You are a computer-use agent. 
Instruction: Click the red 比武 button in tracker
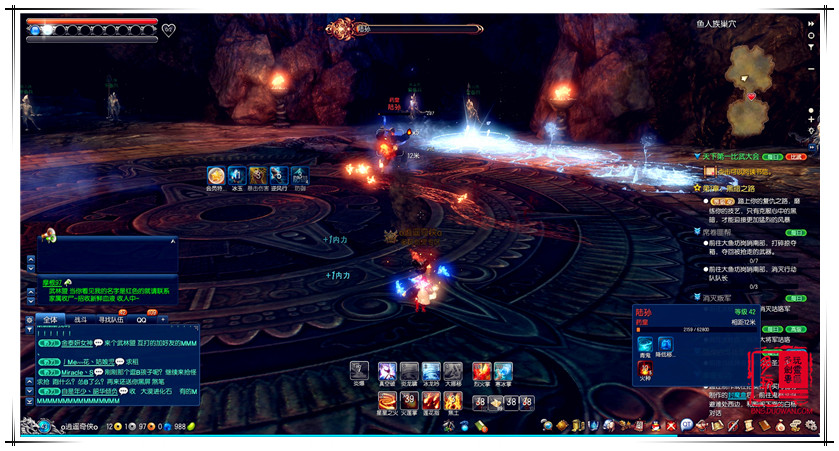click(796, 157)
